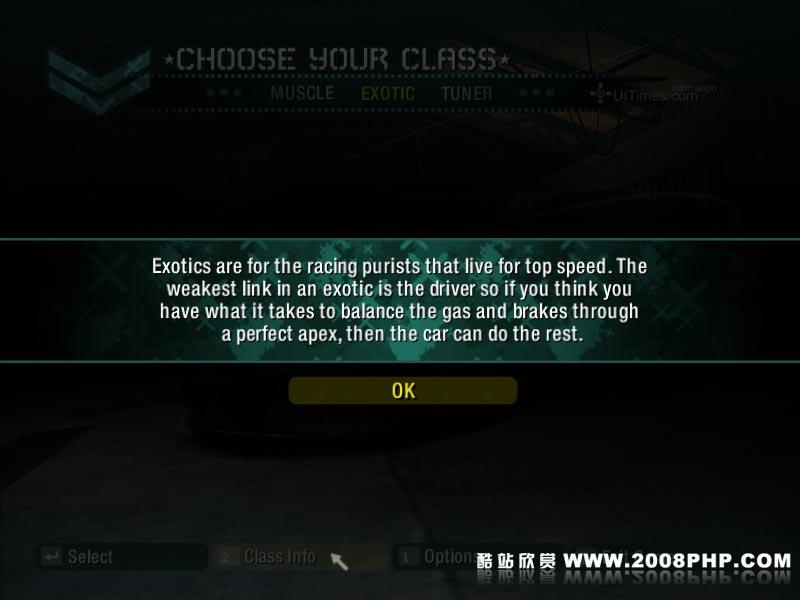800x600 pixels.
Task: Choose the TUNER class tab
Action: [466, 93]
